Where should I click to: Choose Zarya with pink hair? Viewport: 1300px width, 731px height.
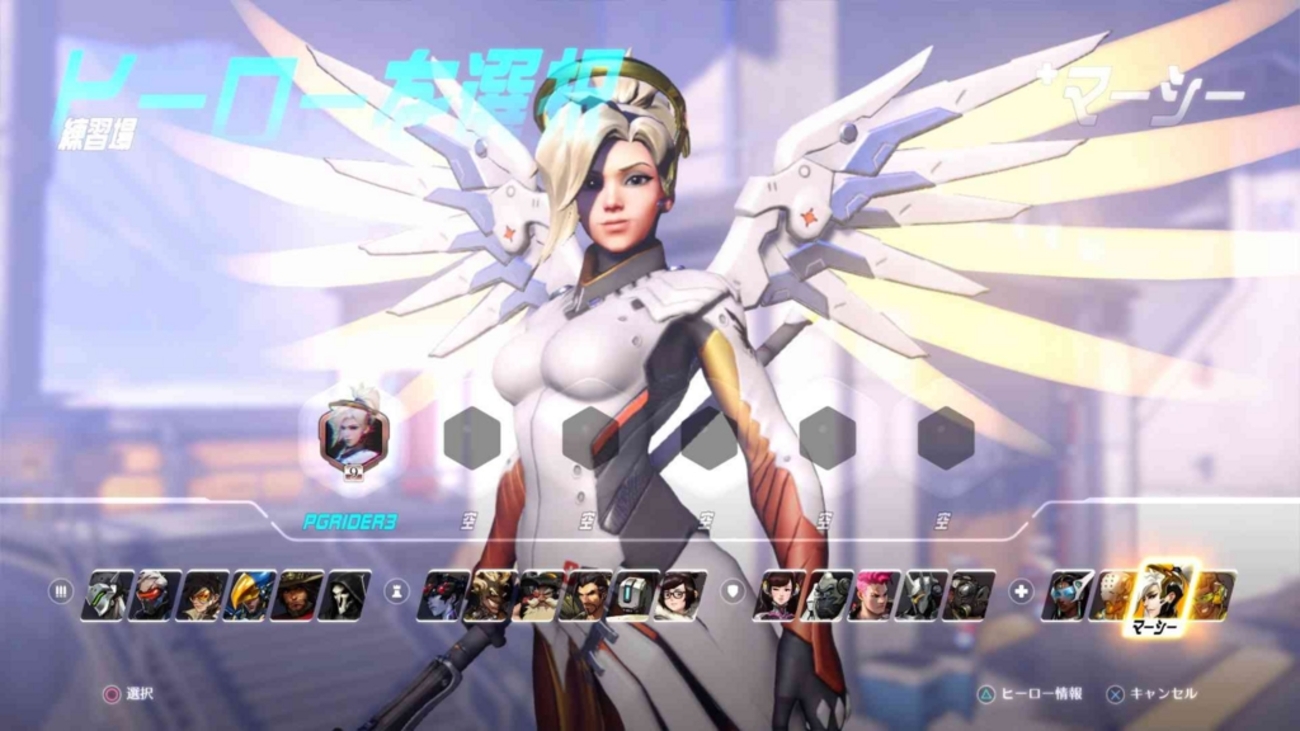tap(874, 595)
